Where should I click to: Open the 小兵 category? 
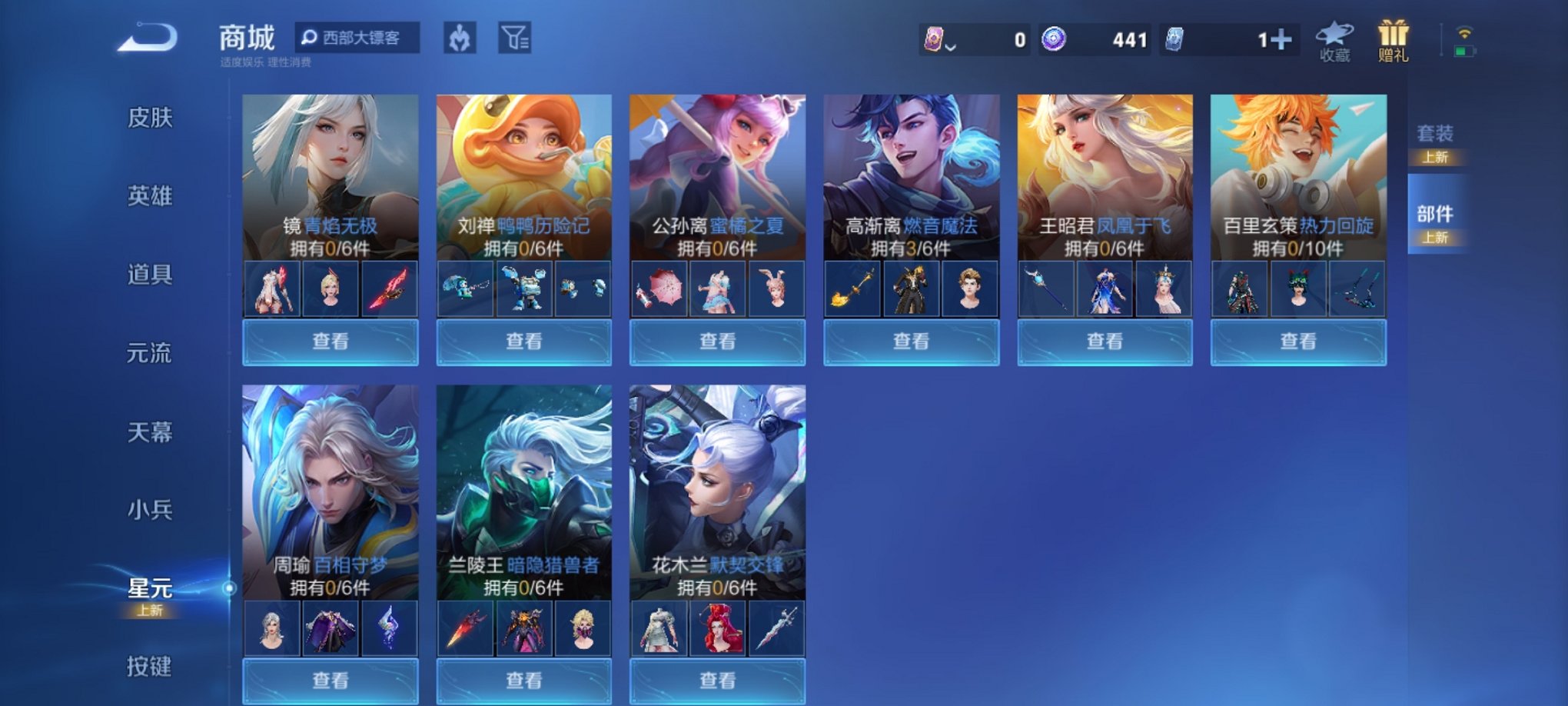point(148,510)
